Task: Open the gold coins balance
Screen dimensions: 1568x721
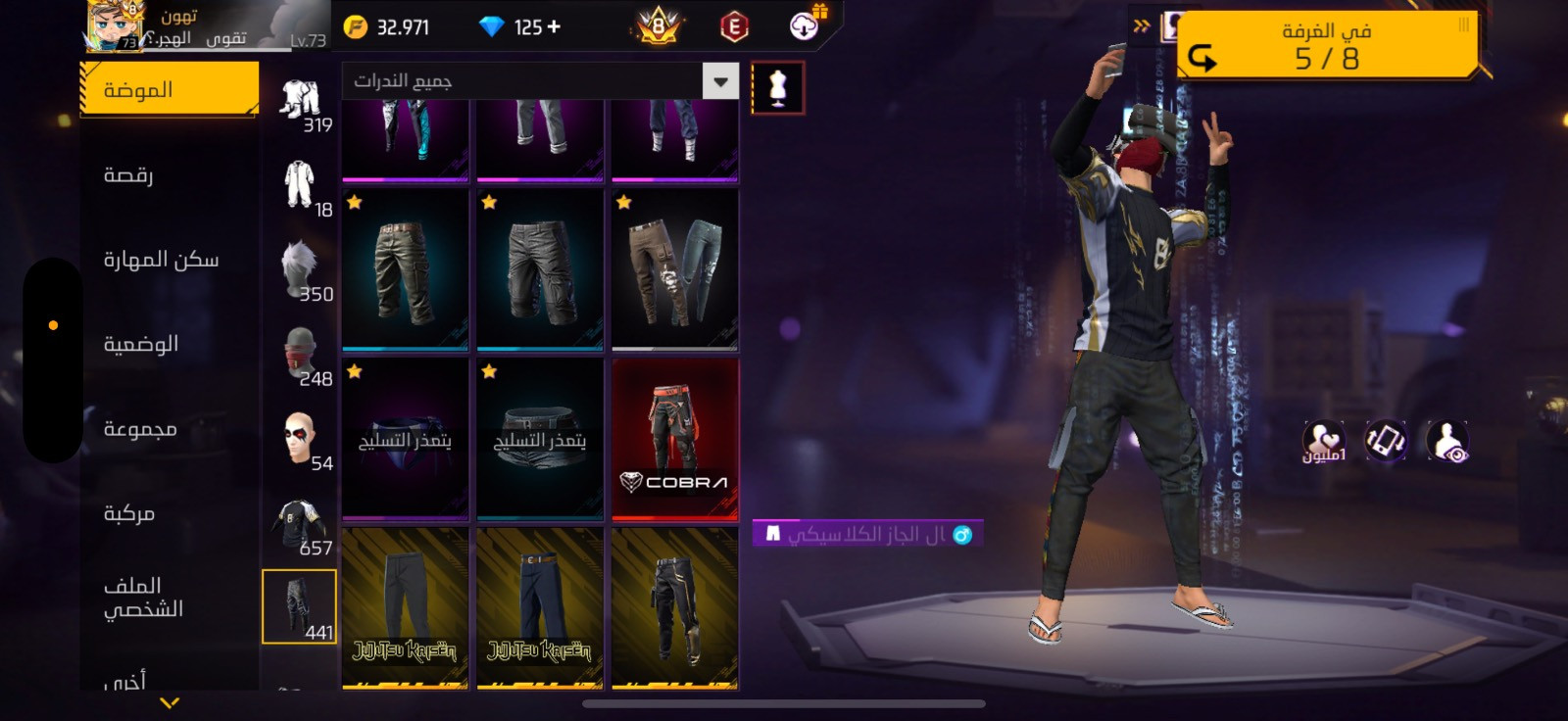Action: 388,27
